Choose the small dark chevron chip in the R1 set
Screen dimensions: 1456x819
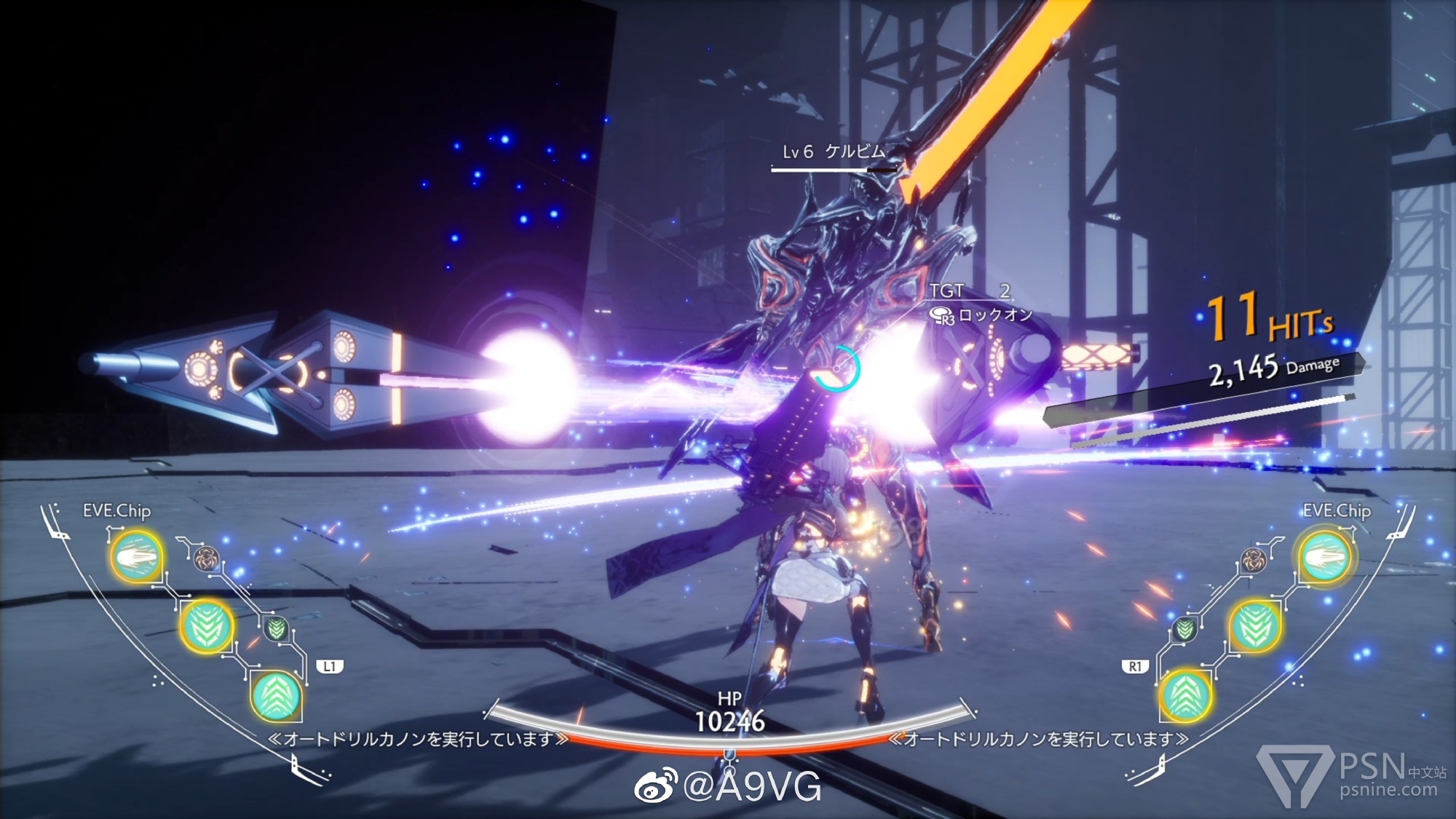click(x=1185, y=628)
